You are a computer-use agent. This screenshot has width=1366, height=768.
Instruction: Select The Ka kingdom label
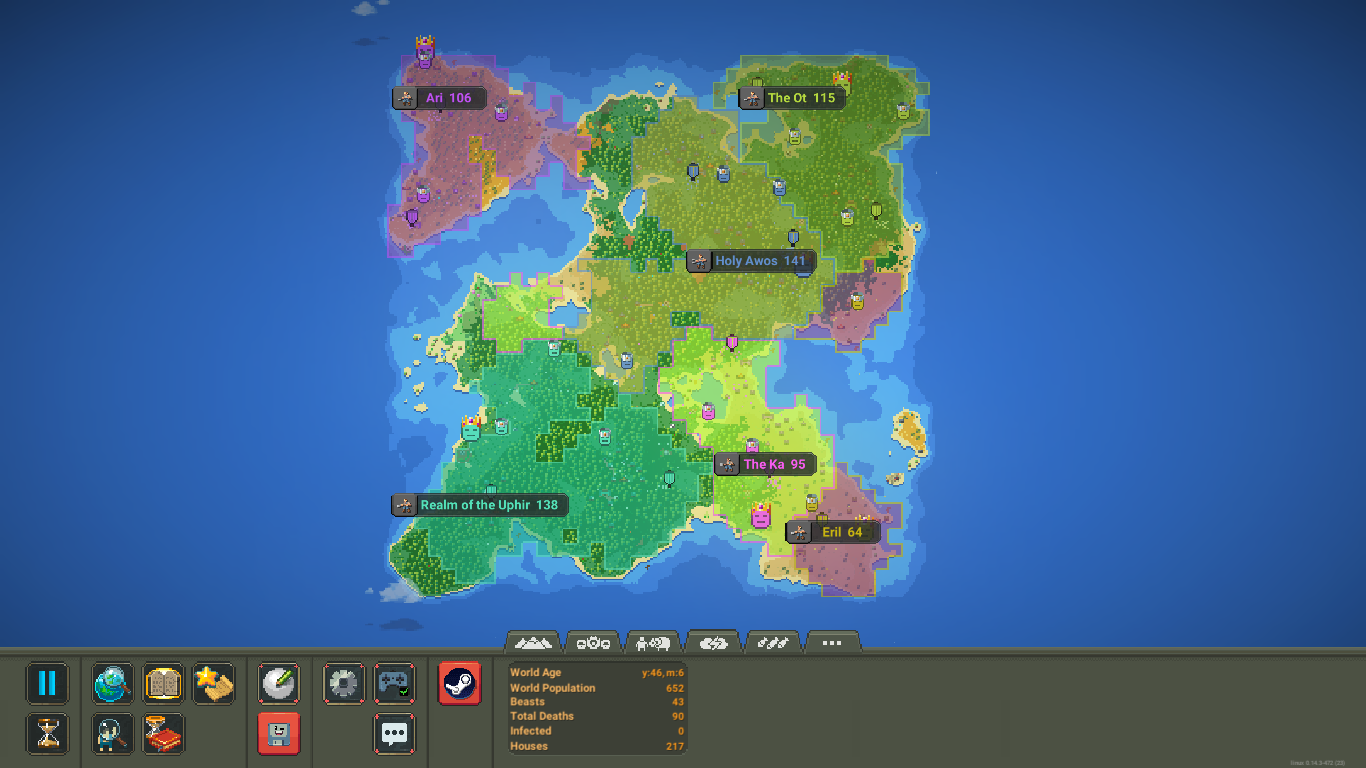point(765,464)
